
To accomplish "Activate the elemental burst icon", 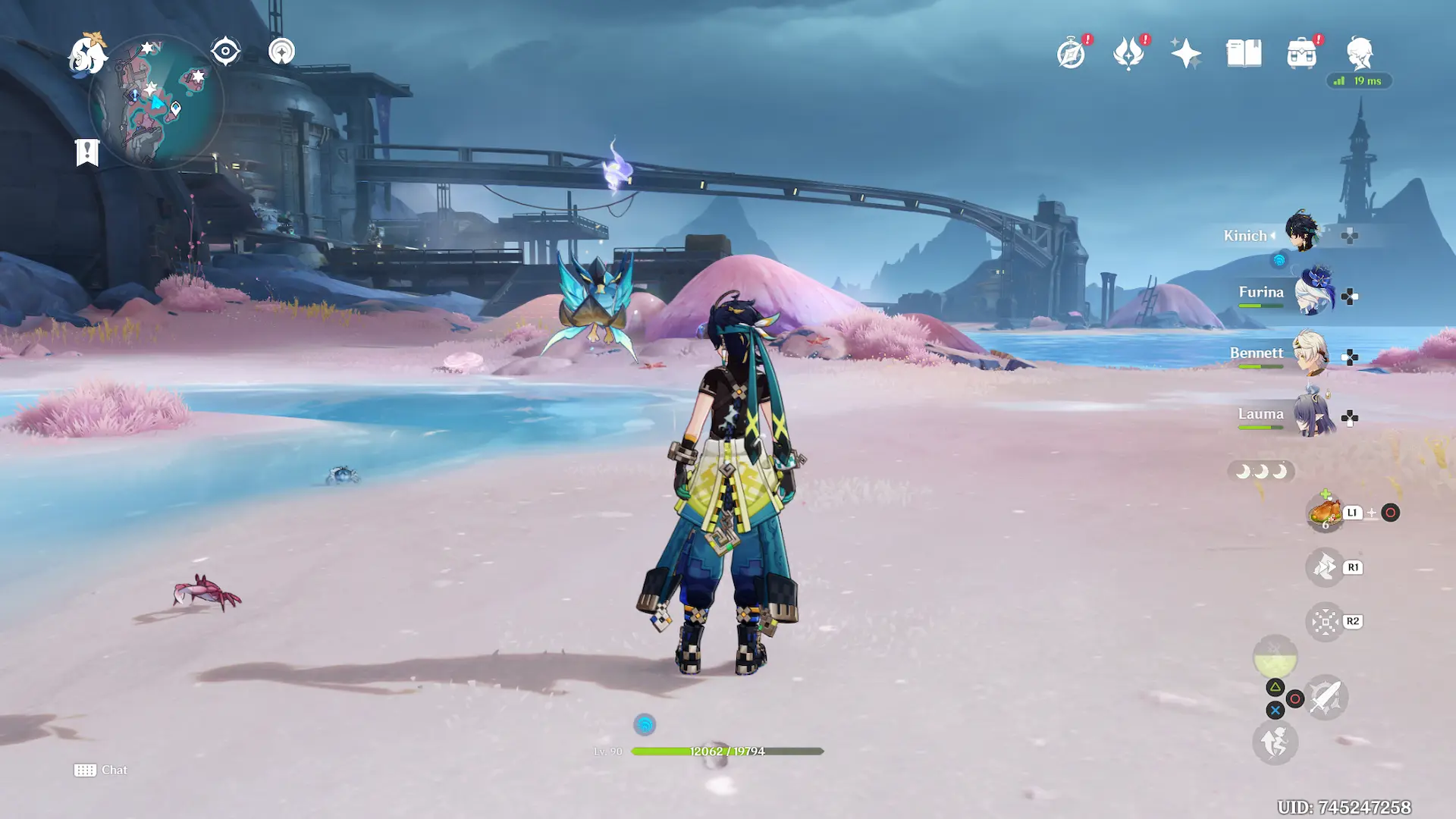I will click(x=1275, y=657).
